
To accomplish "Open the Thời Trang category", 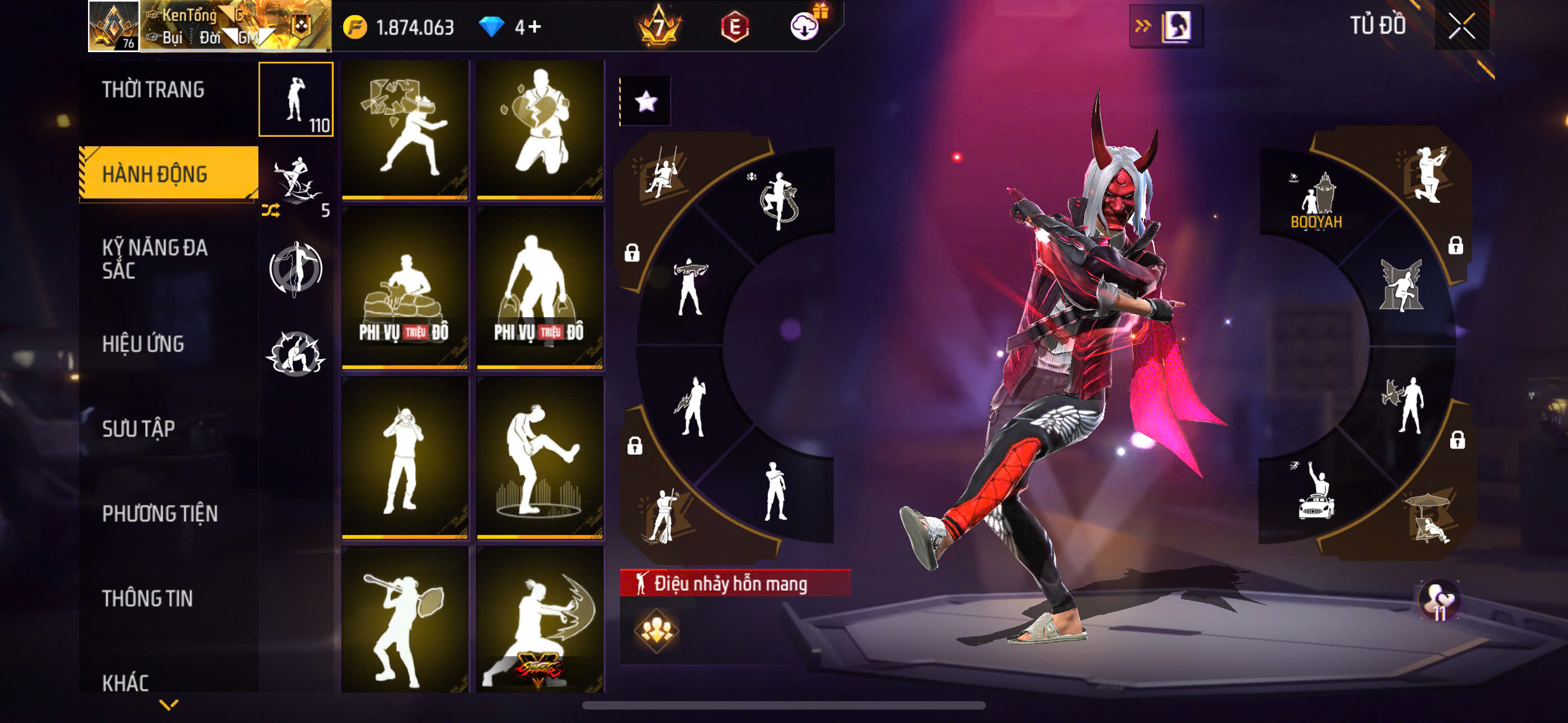I will point(153,90).
